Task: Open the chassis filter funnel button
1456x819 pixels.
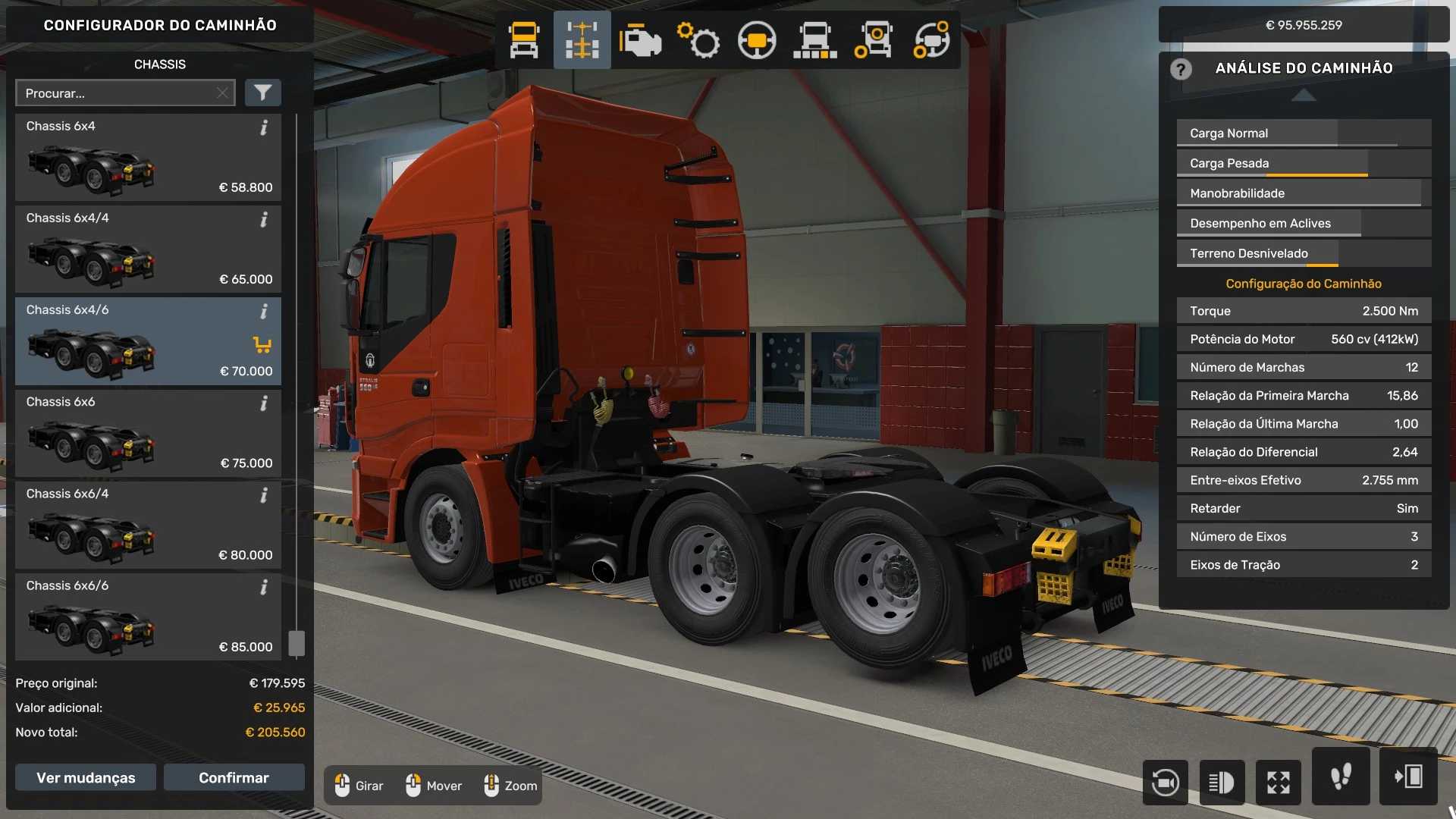Action: 262,93
